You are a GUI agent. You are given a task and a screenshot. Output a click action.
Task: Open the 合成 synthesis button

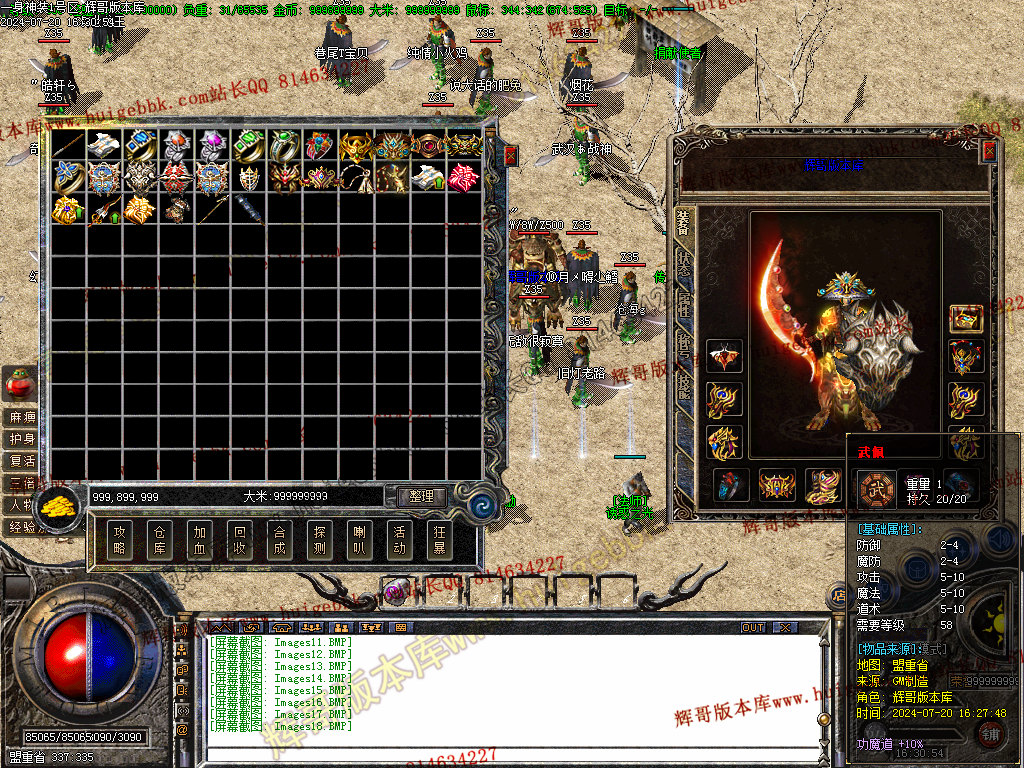tap(279, 540)
